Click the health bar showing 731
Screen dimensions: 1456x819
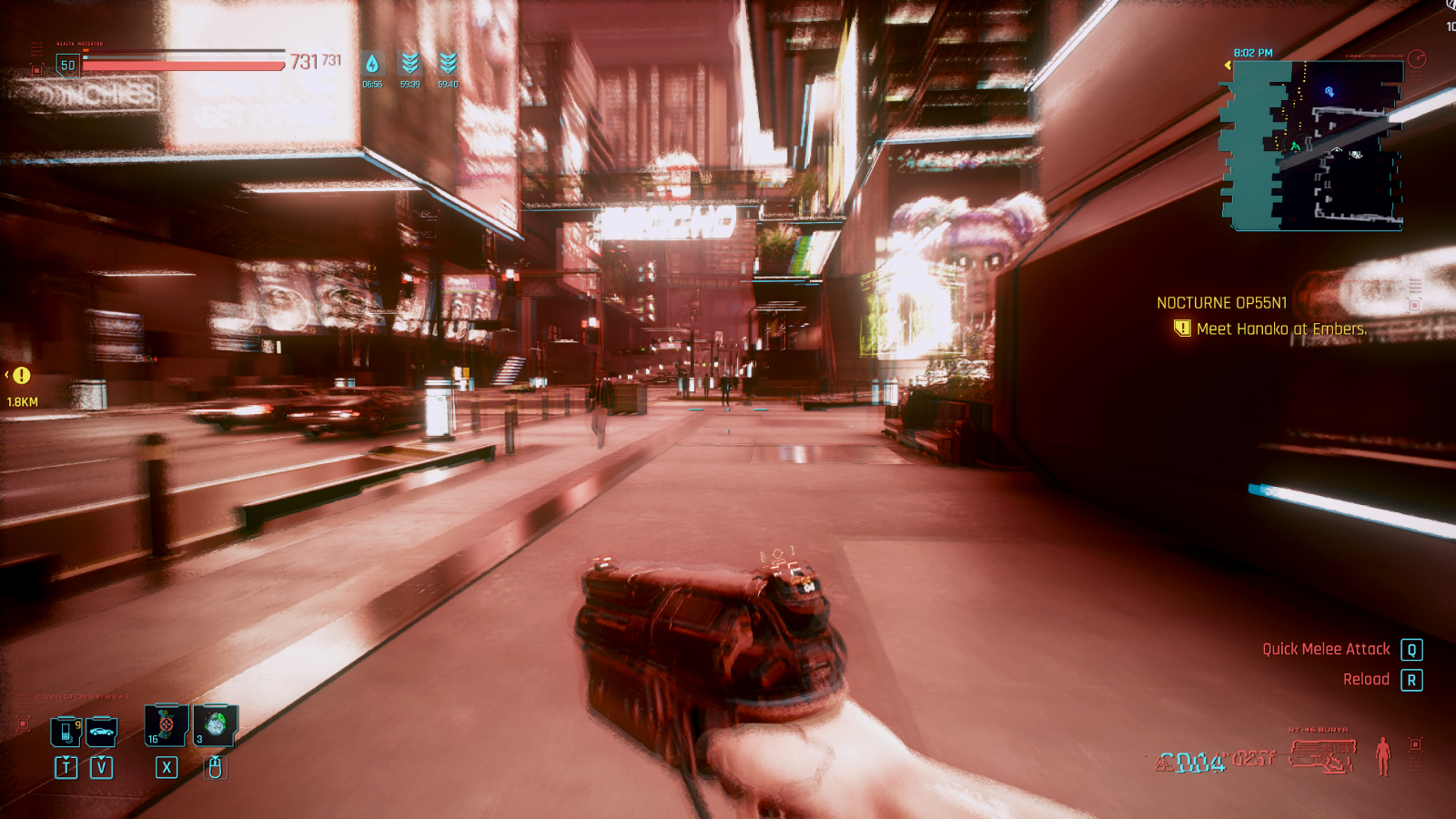point(177,63)
